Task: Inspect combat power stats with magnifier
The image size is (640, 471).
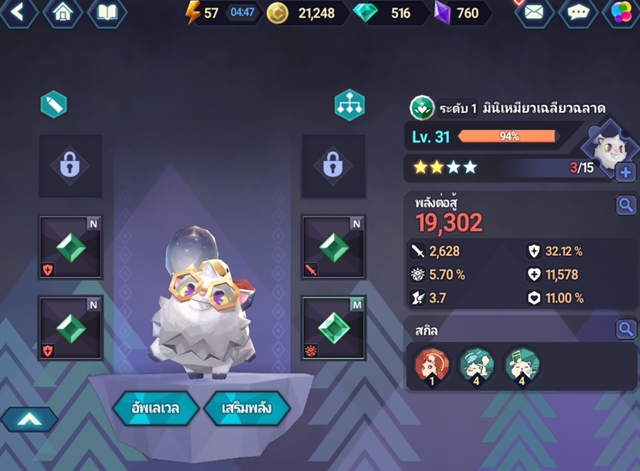Action: pyautogui.click(x=625, y=206)
